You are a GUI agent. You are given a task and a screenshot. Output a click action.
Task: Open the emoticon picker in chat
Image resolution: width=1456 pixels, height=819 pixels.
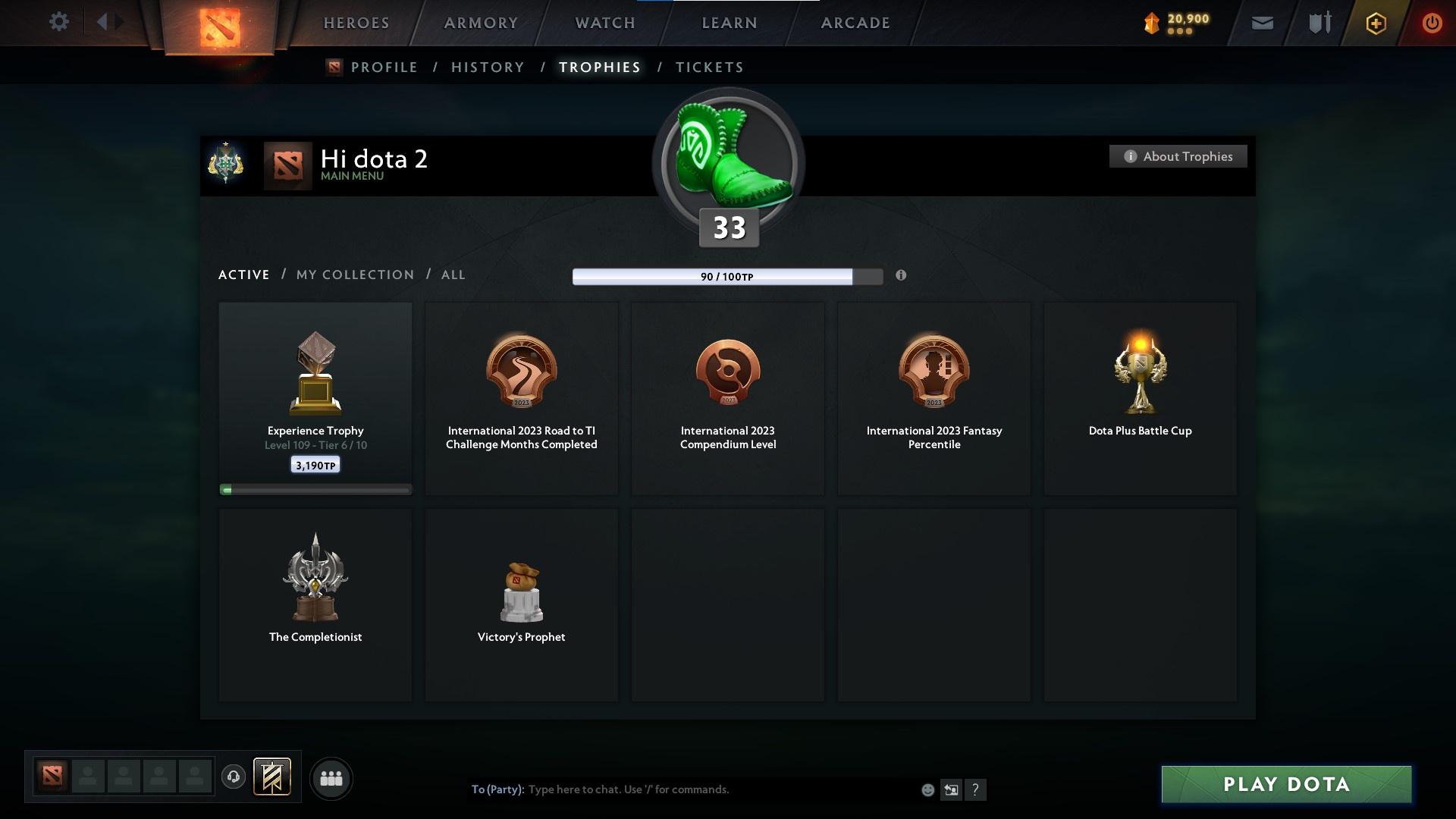pyautogui.click(x=927, y=789)
